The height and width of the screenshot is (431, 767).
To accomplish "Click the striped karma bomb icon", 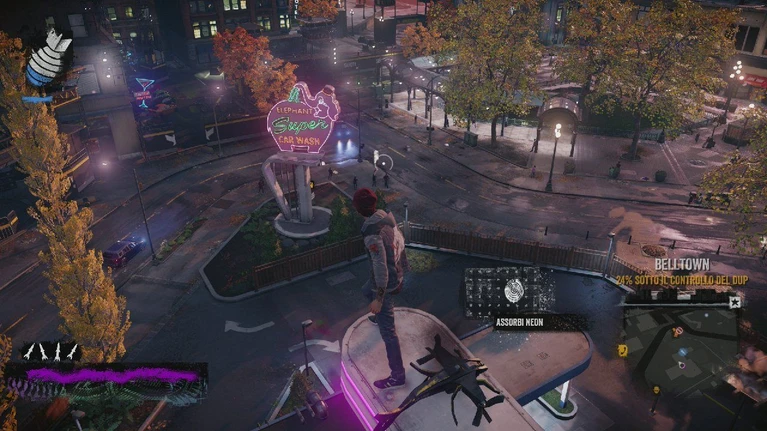I will 45,60.
